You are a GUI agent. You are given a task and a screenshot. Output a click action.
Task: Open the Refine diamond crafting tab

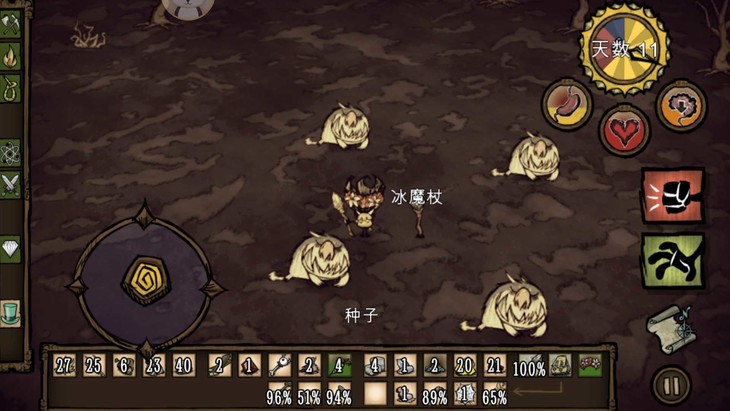pyautogui.click(x=11, y=249)
